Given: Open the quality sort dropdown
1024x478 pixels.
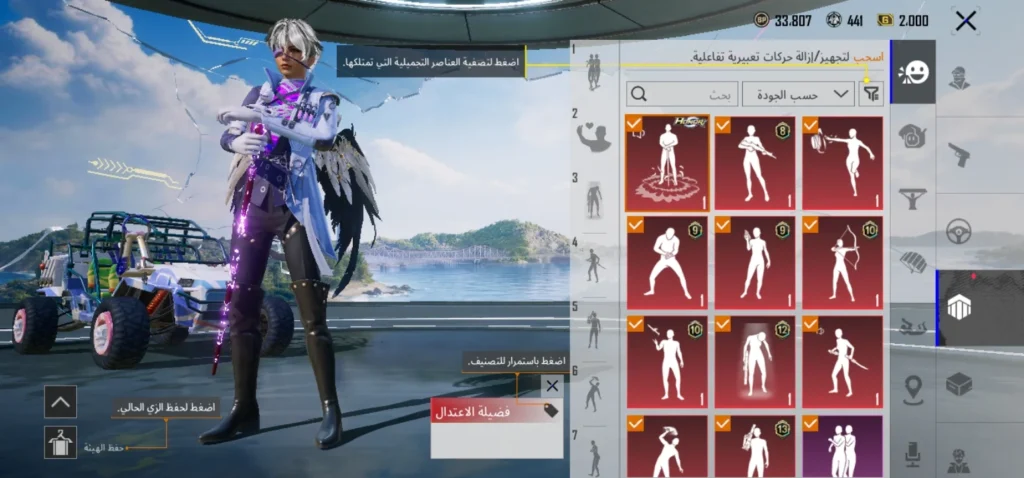Looking at the screenshot, I should pyautogui.click(x=812, y=94).
